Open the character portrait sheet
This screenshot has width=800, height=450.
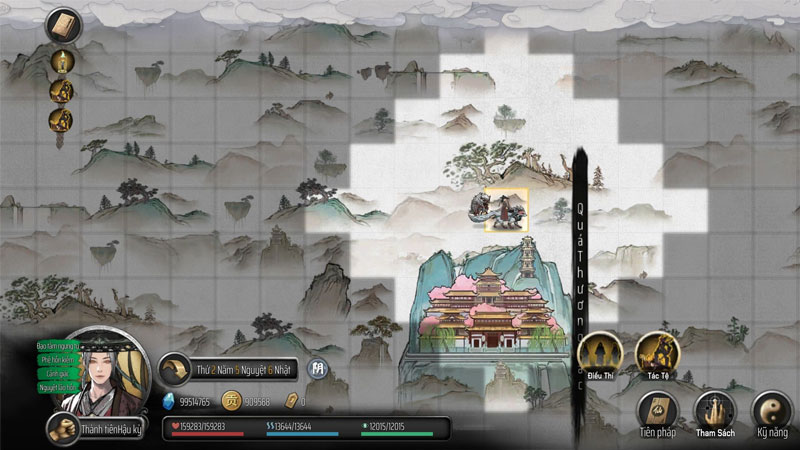(x=105, y=375)
